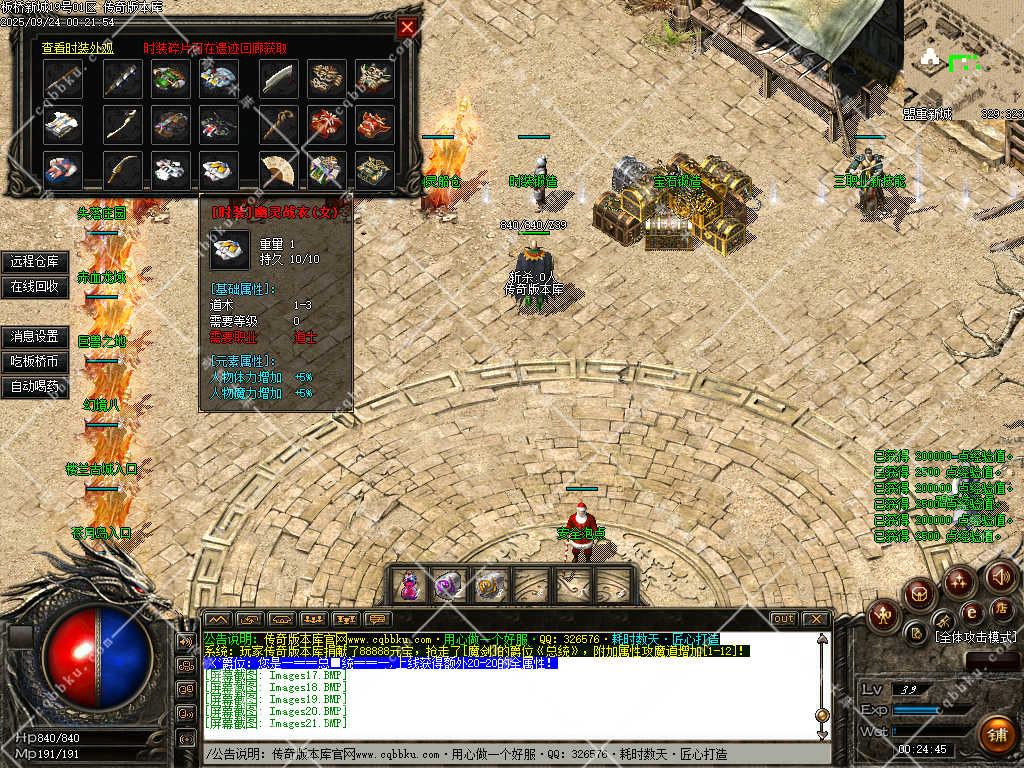This screenshot has height=768, width=1024.
Task: Open the orange 铺 stall button
Action: pyautogui.click(x=996, y=735)
